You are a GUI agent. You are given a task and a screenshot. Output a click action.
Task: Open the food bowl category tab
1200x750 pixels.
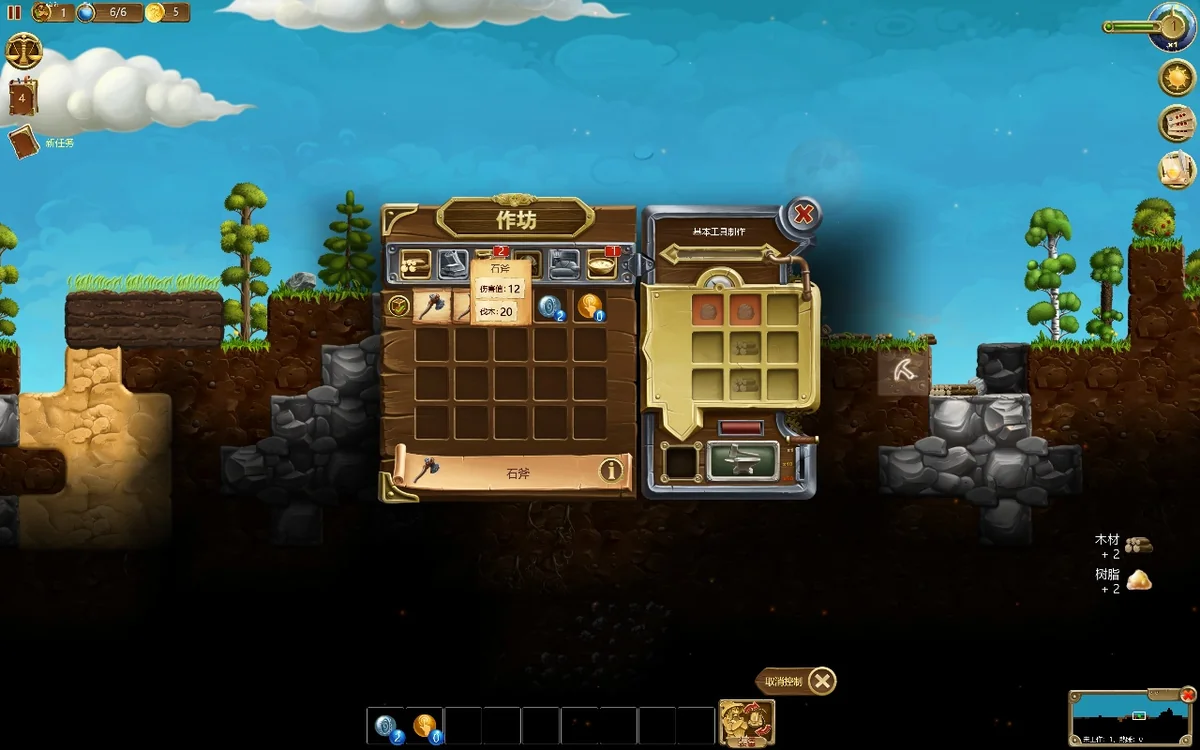[x=601, y=264]
